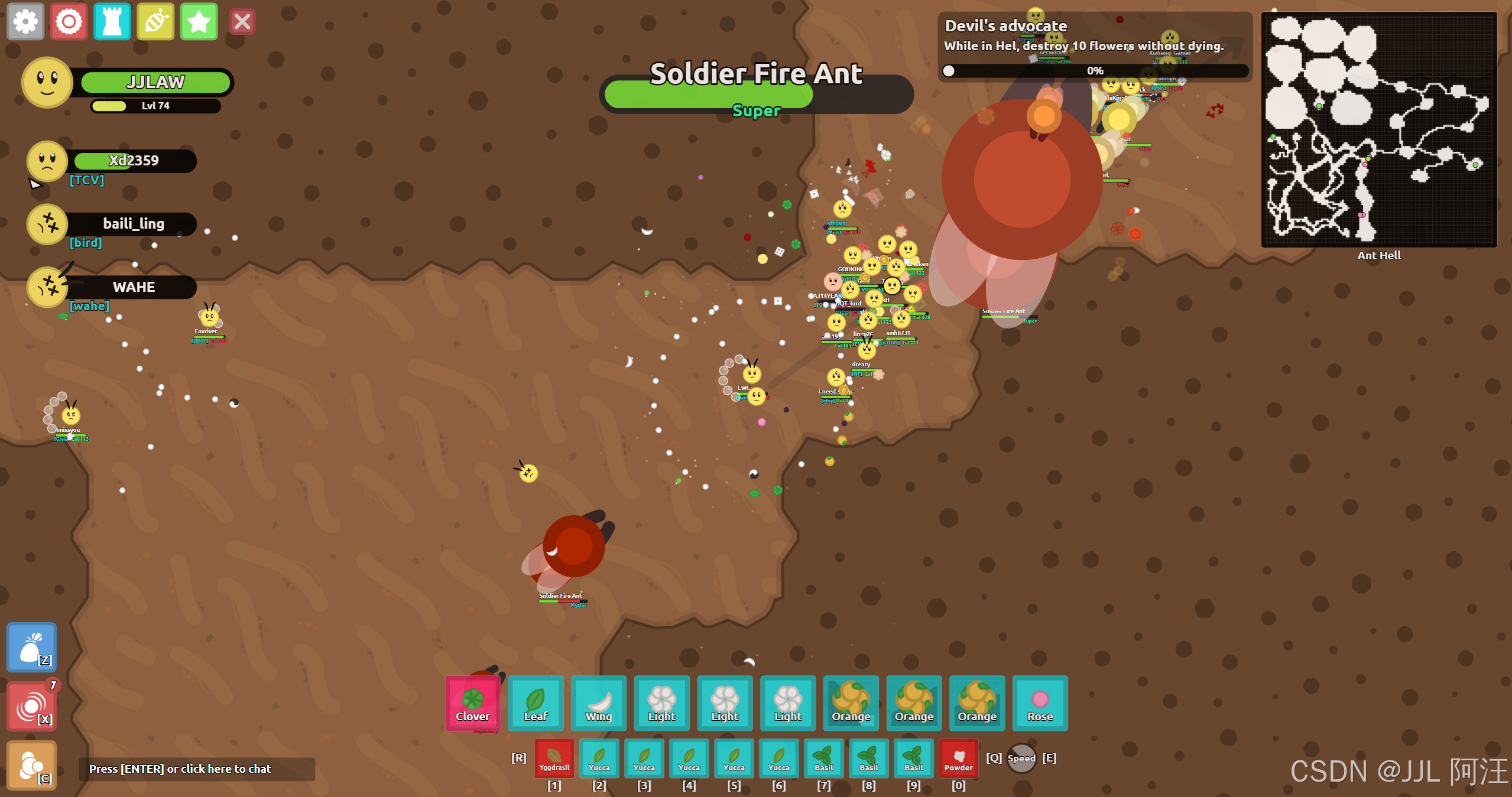Click the chat input box
Image resolution: width=1512 pixels, height=797 pixels.
tap(197, 769)
